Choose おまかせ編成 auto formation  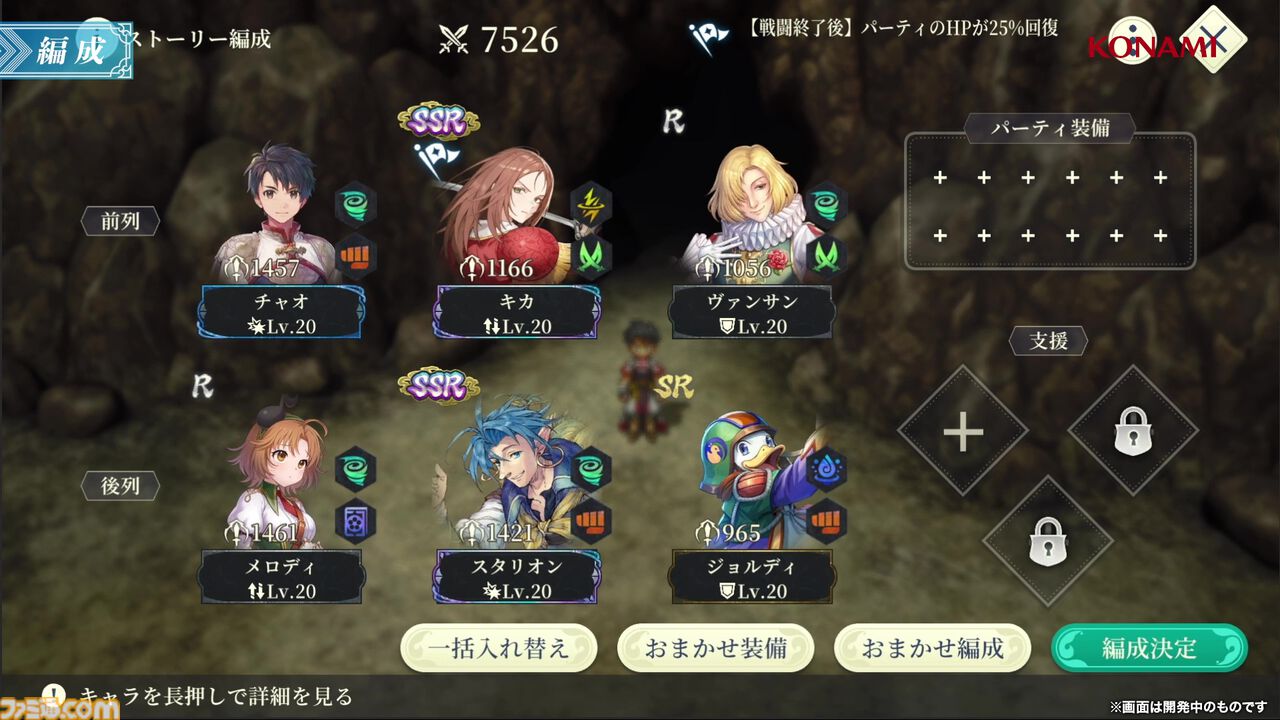932,648
